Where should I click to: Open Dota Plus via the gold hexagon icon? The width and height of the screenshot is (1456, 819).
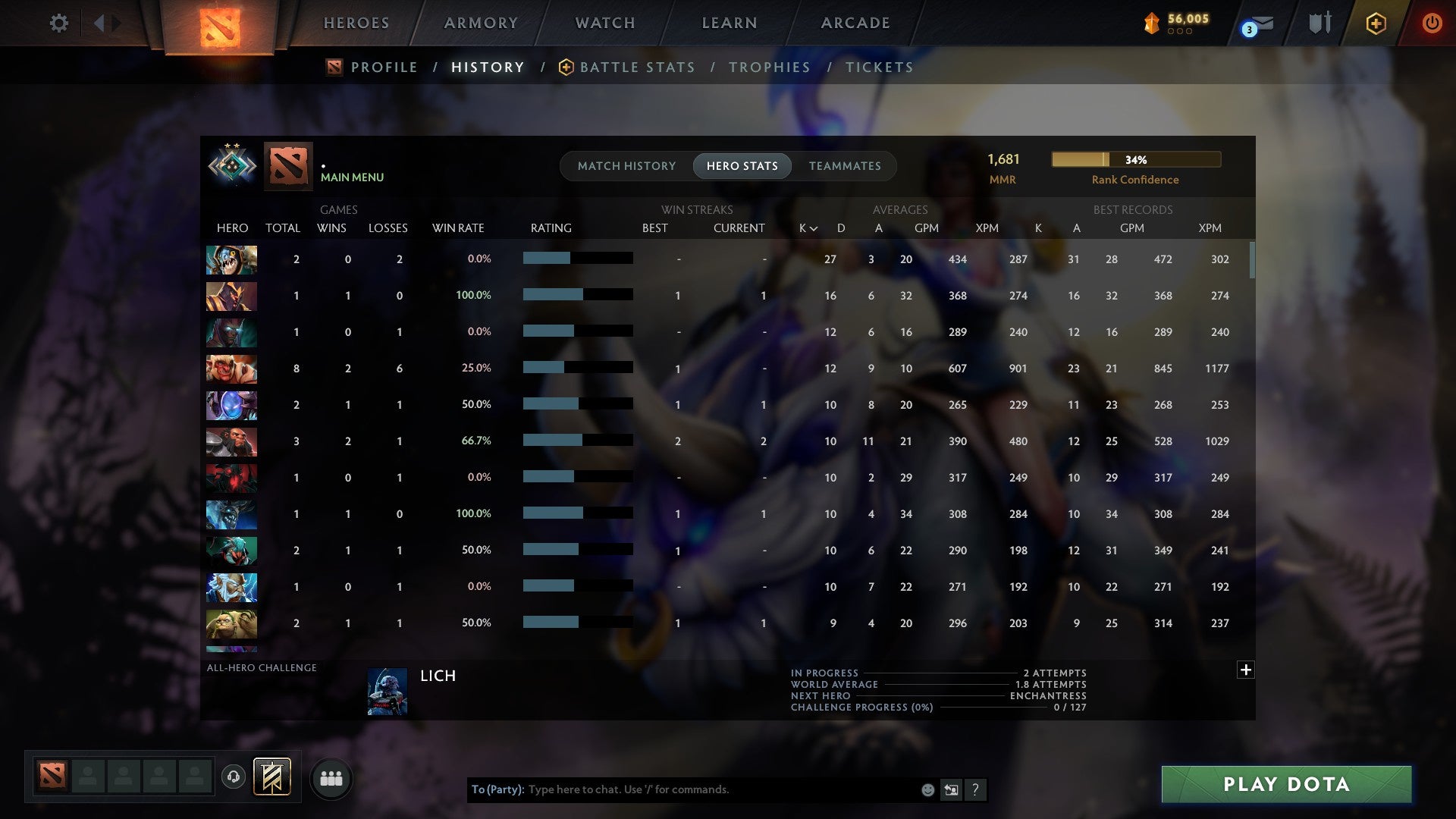1376,23
